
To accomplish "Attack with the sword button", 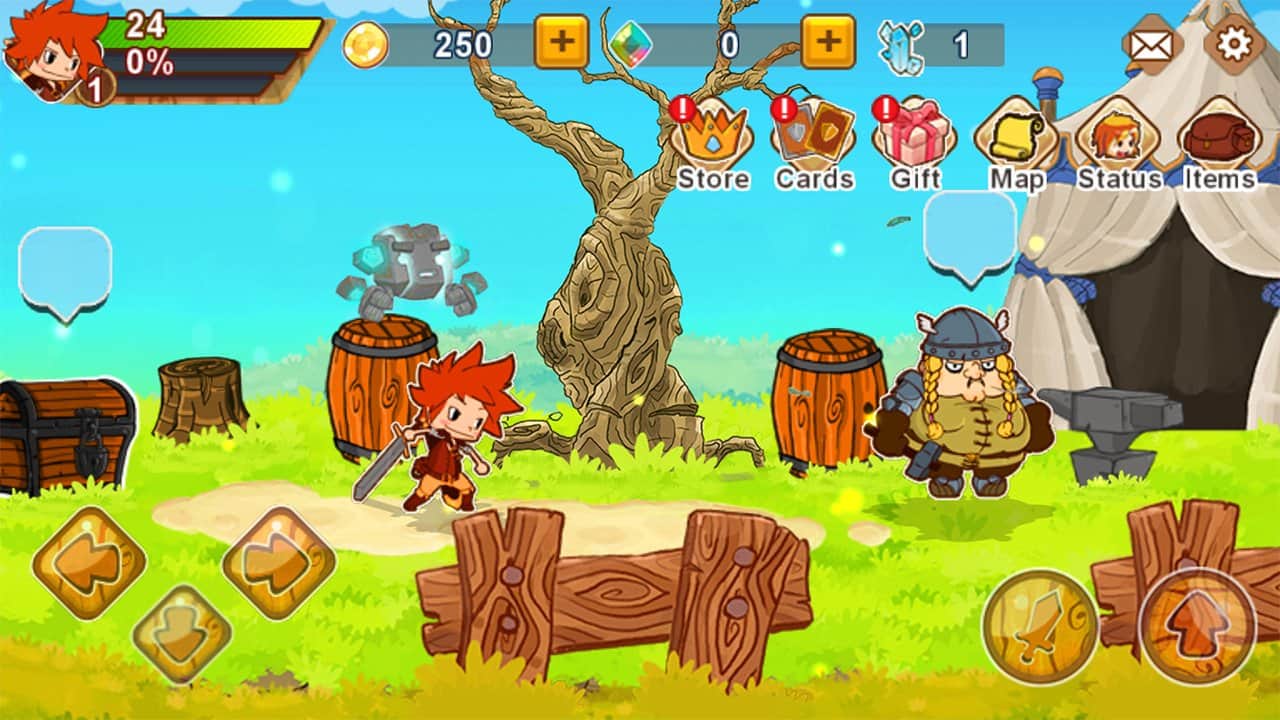I will click(x=1041, y=626).
